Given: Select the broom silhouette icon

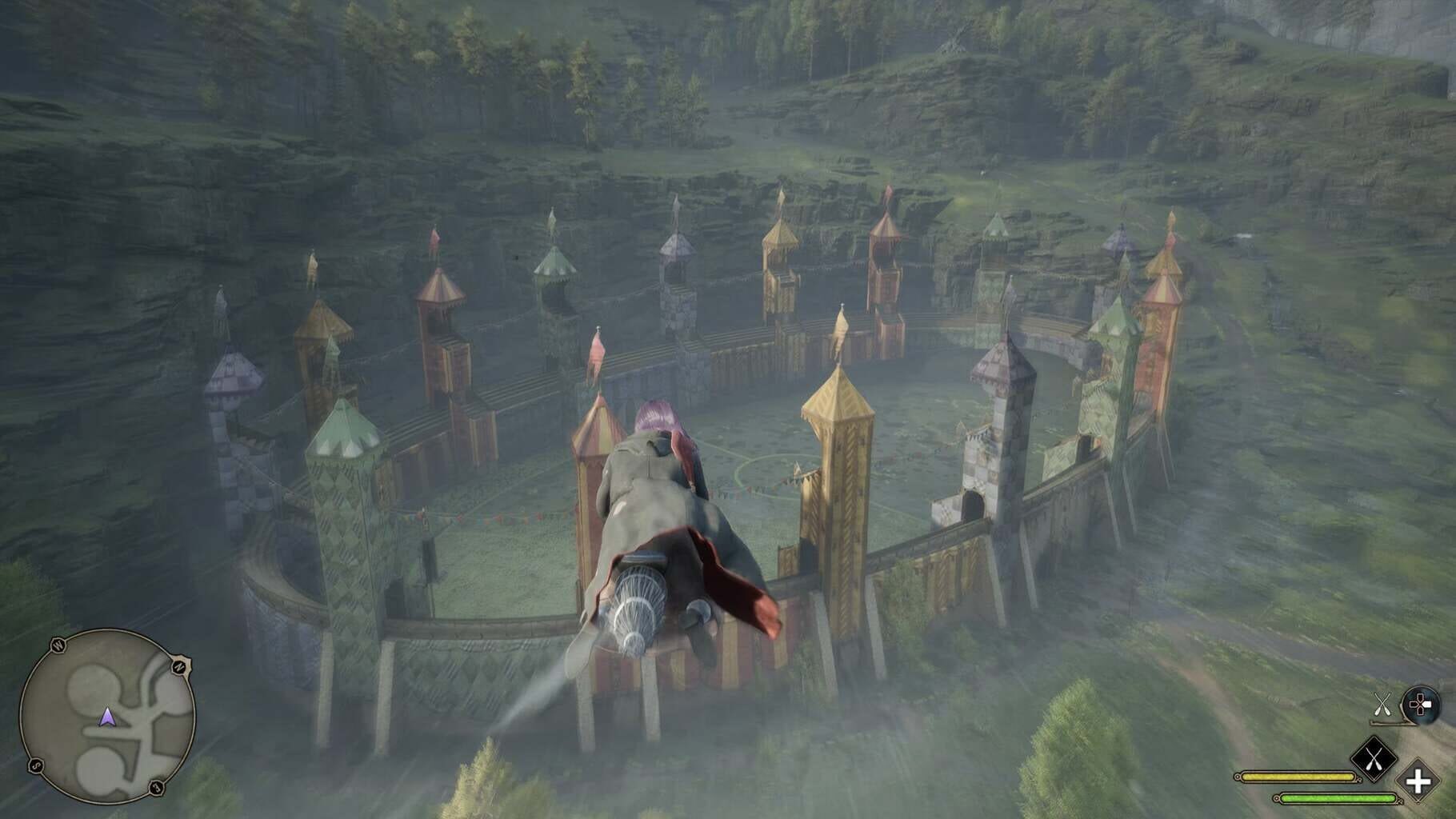Looking at the screenshot, I should [1388, 723].
